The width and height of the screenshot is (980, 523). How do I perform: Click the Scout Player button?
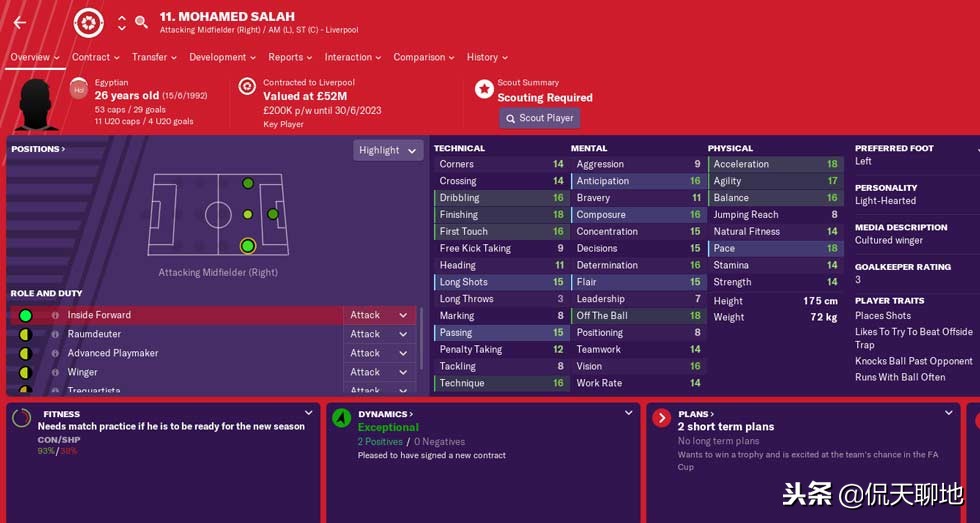tap(538, 118)
